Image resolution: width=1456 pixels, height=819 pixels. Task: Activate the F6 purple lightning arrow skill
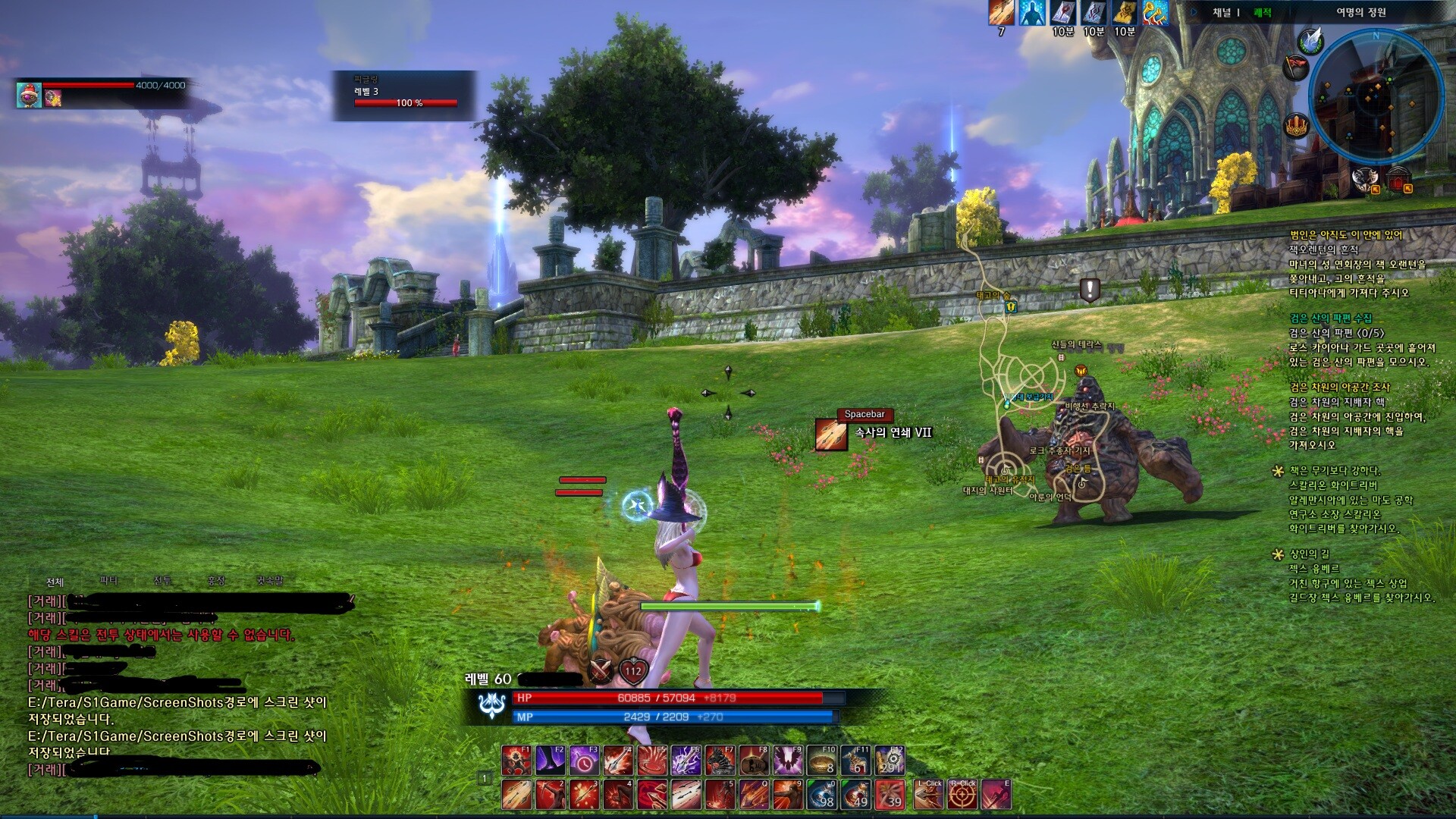pyautogui.click(x=686, y=761)
